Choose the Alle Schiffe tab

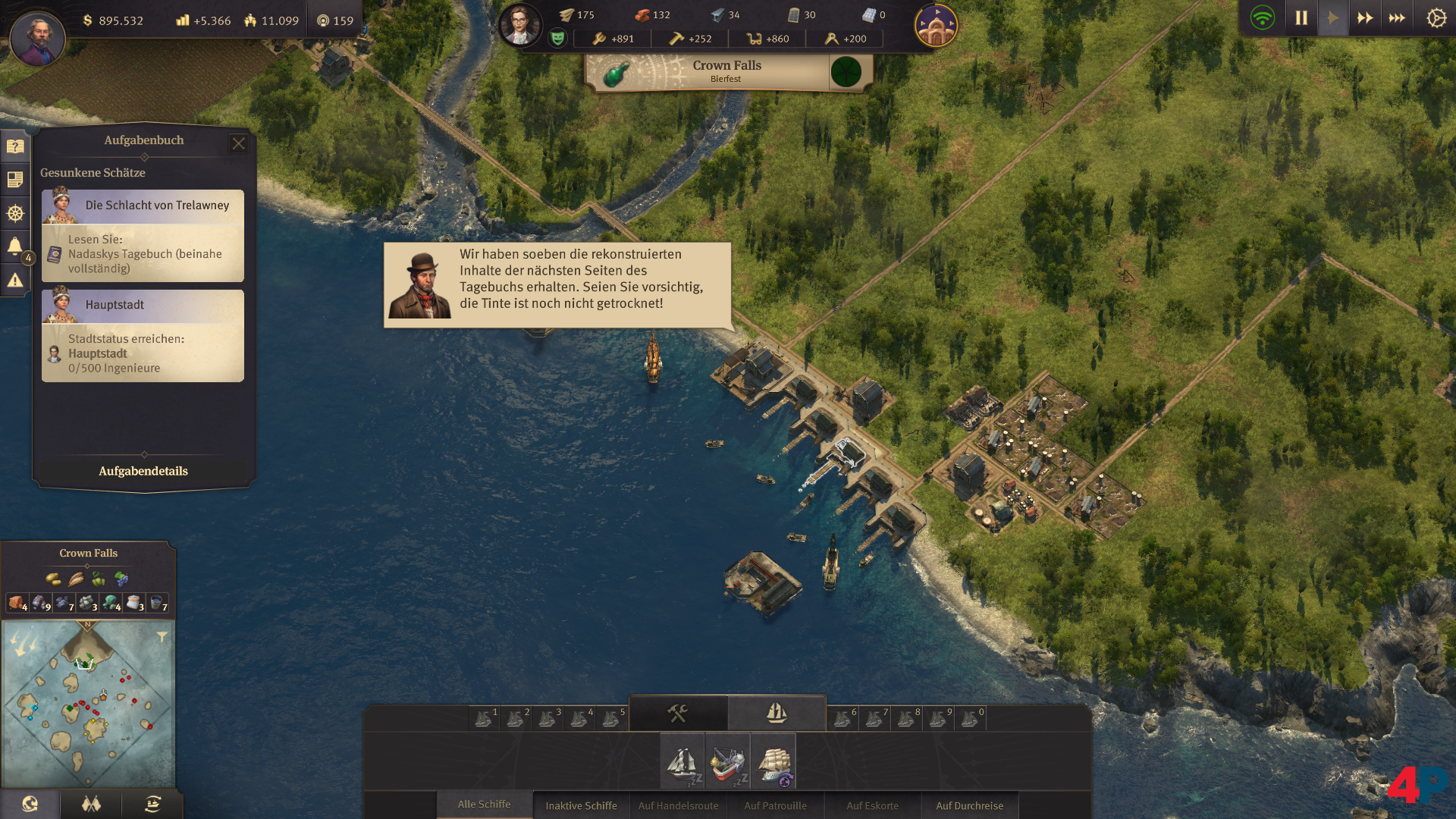(x=484, y=805)
